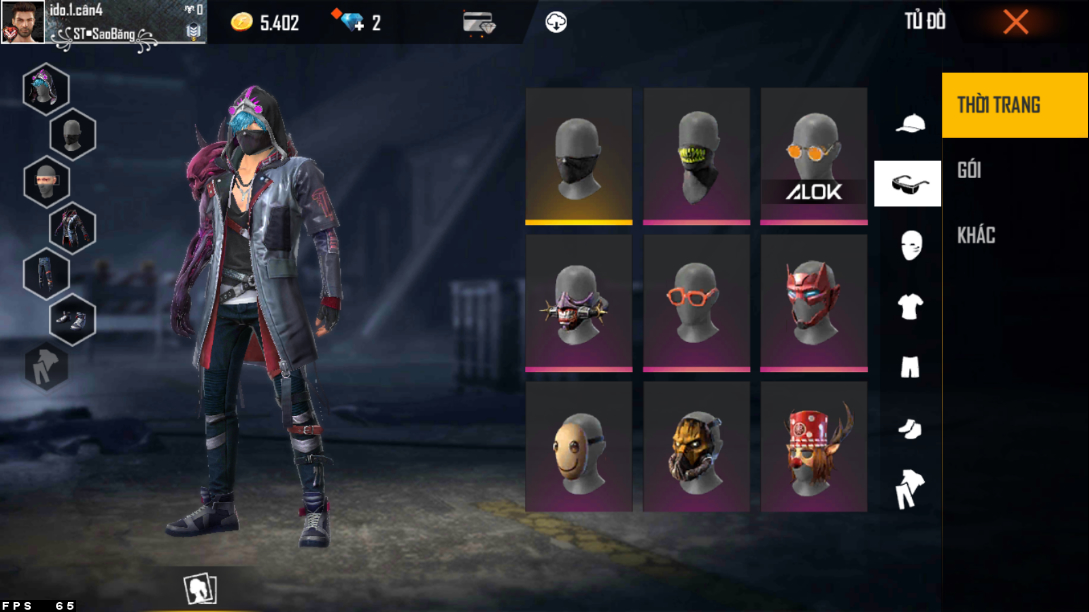Screen dimensions: 1089x612
Task: Open the shorts category
Action: point(909,367)
